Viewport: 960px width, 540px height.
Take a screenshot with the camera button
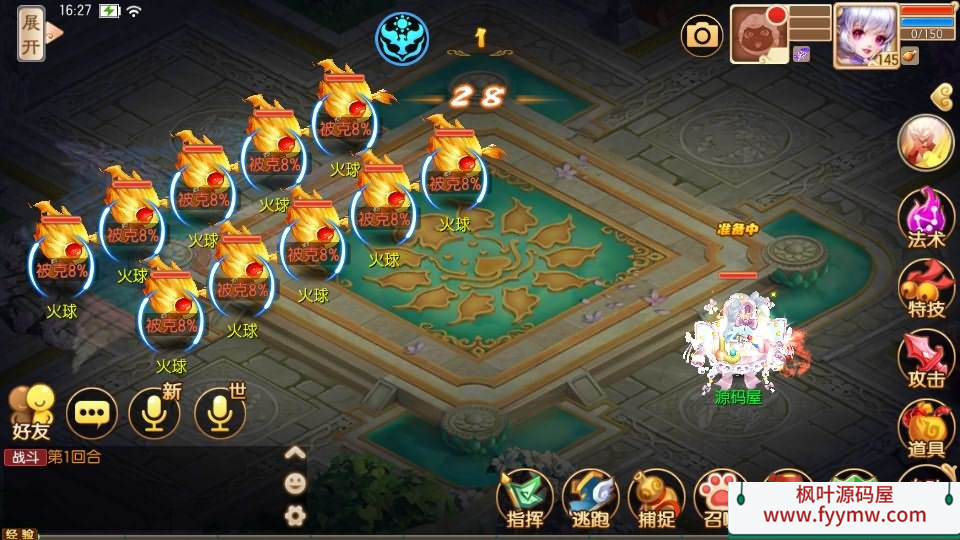702,36
